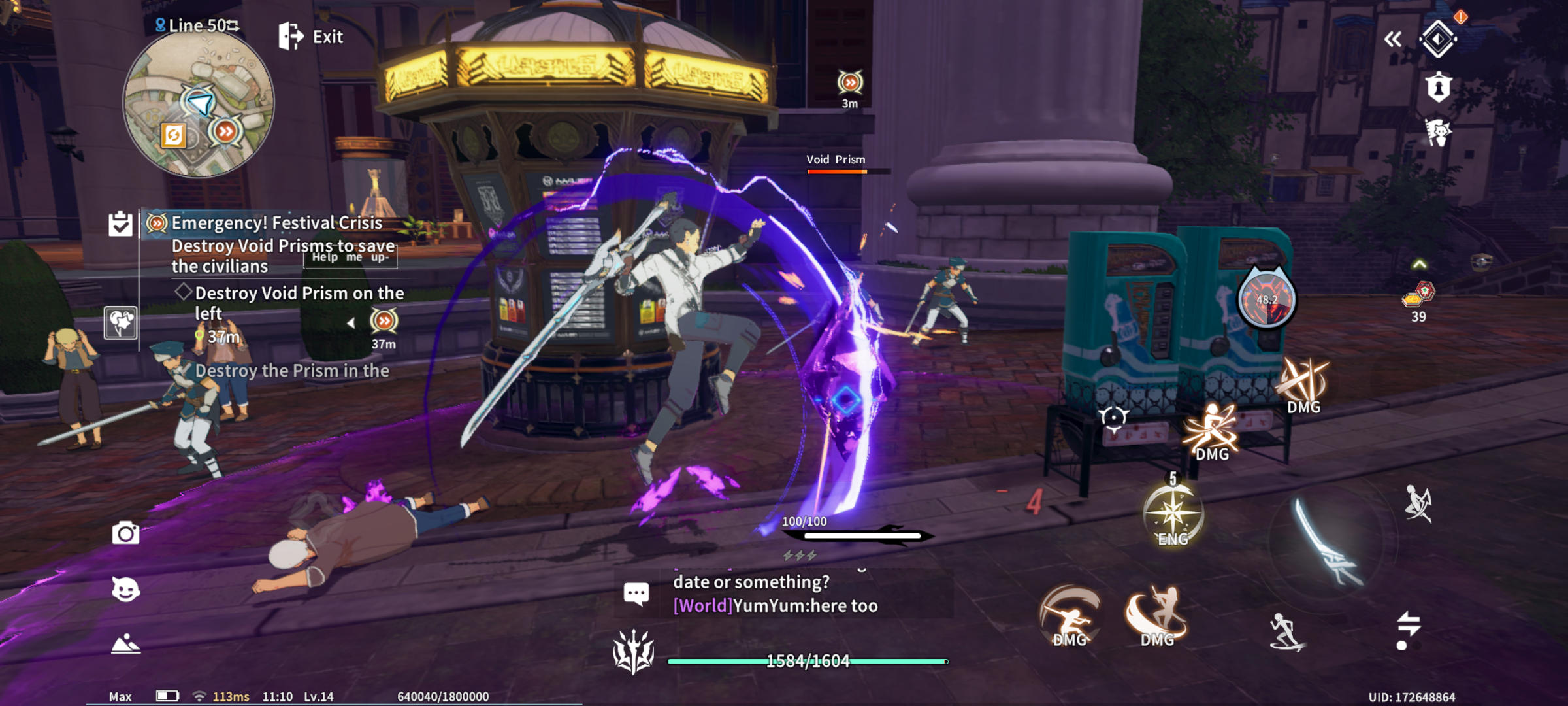Trigger the dodge sprint ability
The width and height of the screenshot is (1568, 706).
(1286, 631)
